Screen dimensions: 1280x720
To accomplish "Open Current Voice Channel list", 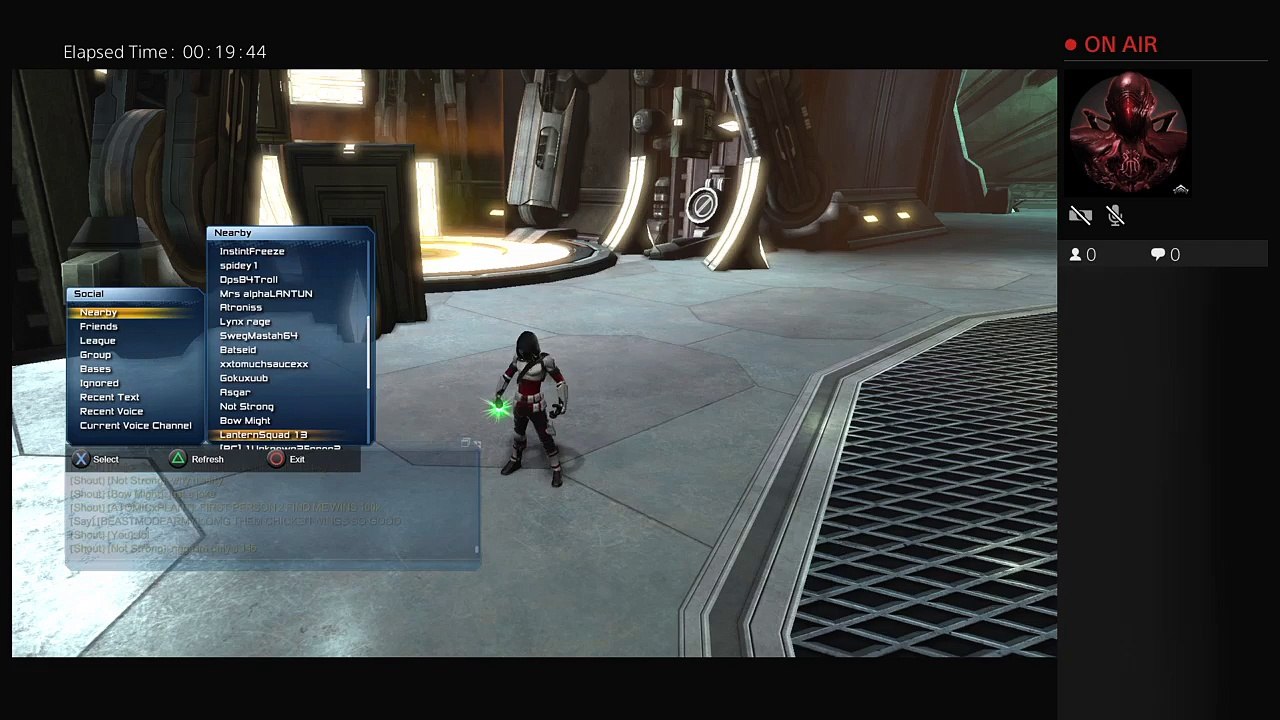I will tap(135, 426).
